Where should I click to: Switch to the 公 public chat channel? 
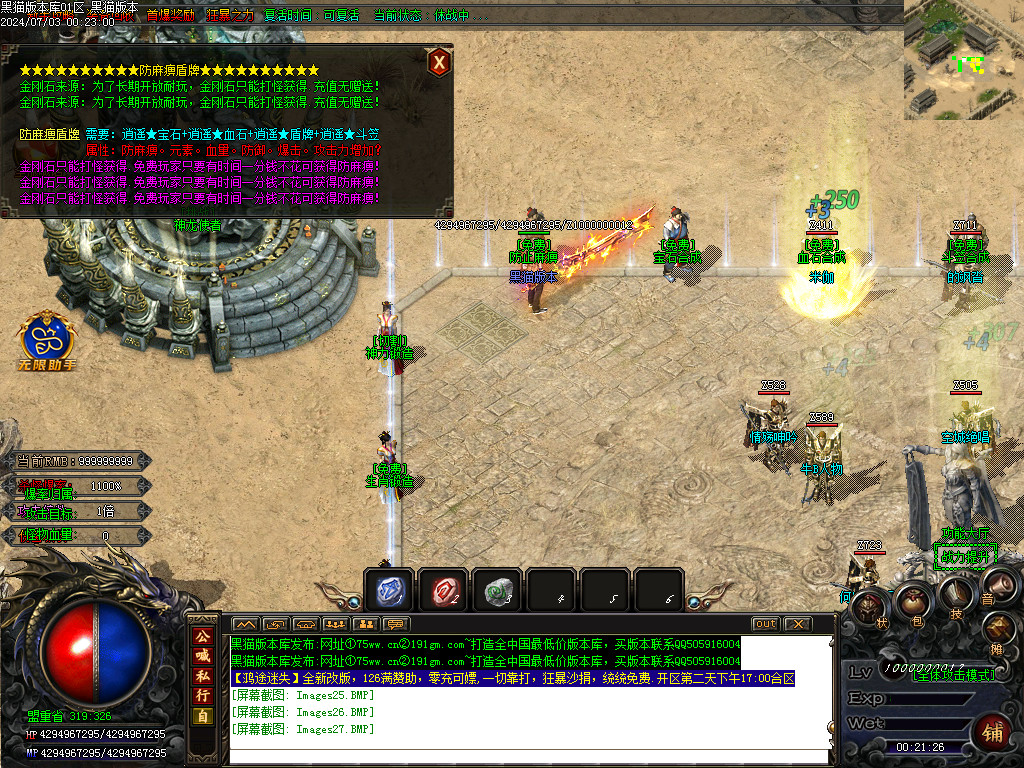coord(203,636)
